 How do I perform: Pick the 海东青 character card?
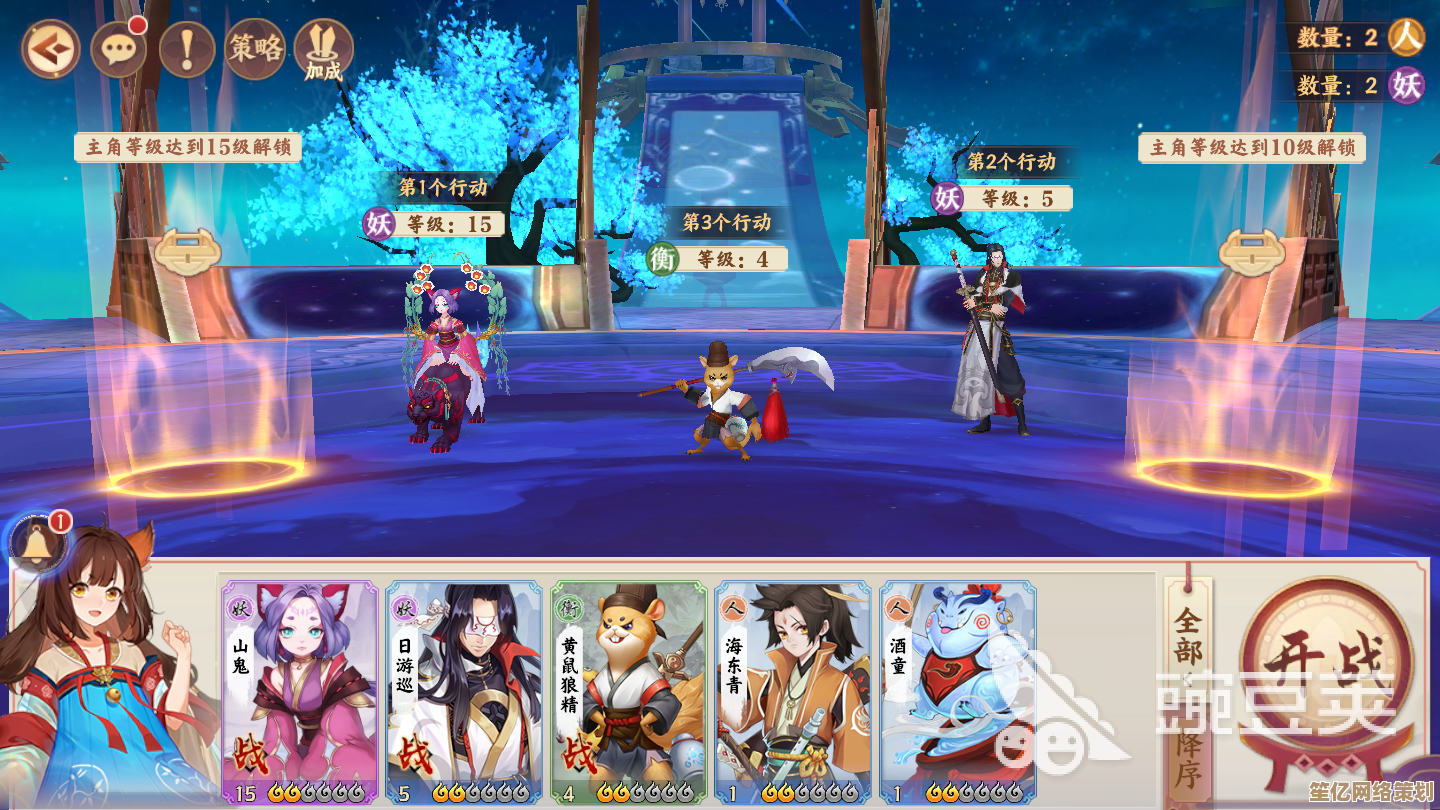click(793, 692)
